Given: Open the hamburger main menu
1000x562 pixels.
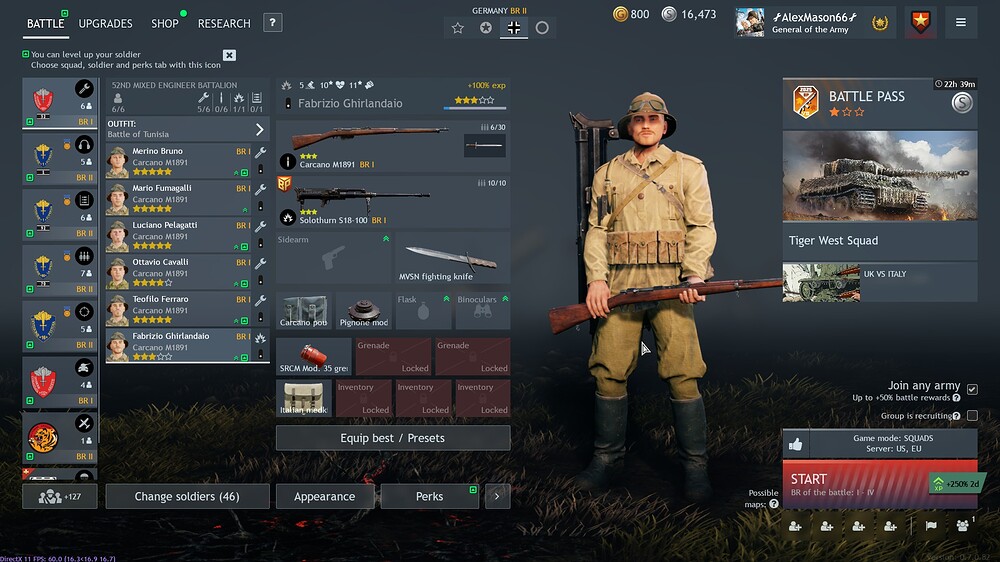Looking at the screenshot, I should [960, 22].
